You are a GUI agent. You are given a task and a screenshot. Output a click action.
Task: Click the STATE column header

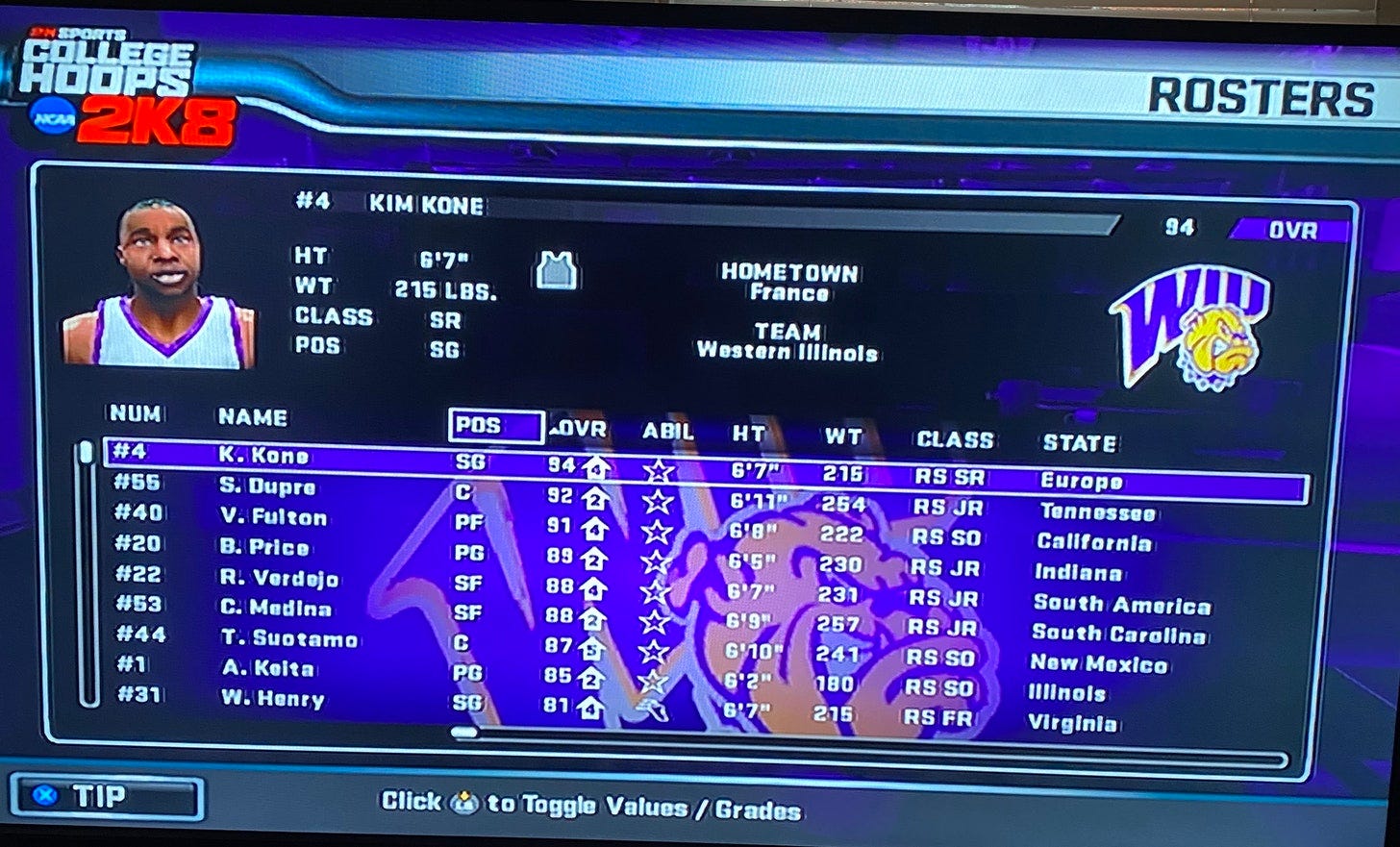pos(1079,443)
